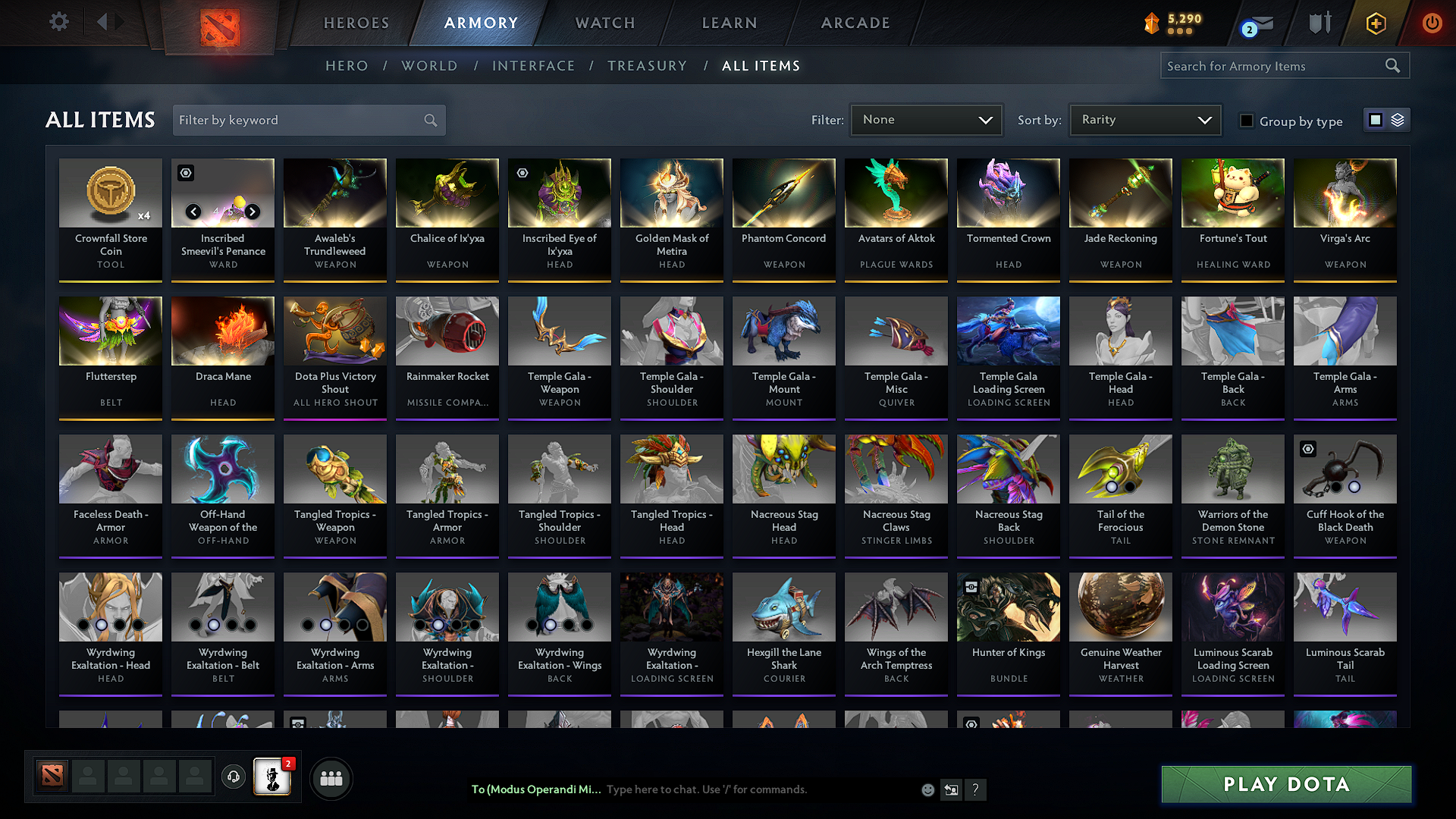The width and height of the screenshot is (1456, 819).
Task: Open the TREASURY section
Action: coord(647,66)
